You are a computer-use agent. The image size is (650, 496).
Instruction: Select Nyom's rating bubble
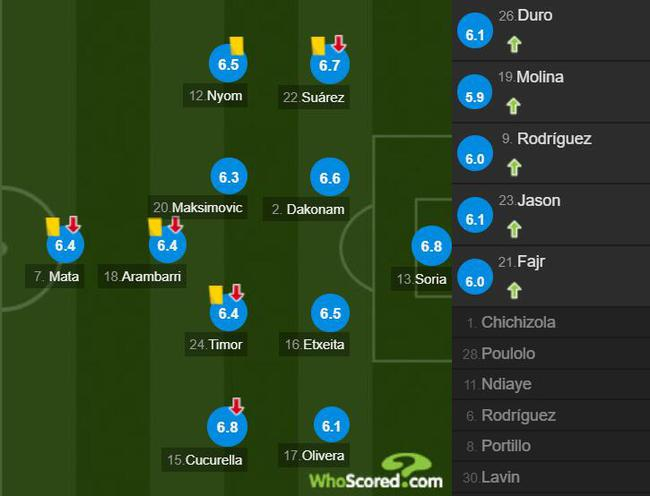point(227,65)
